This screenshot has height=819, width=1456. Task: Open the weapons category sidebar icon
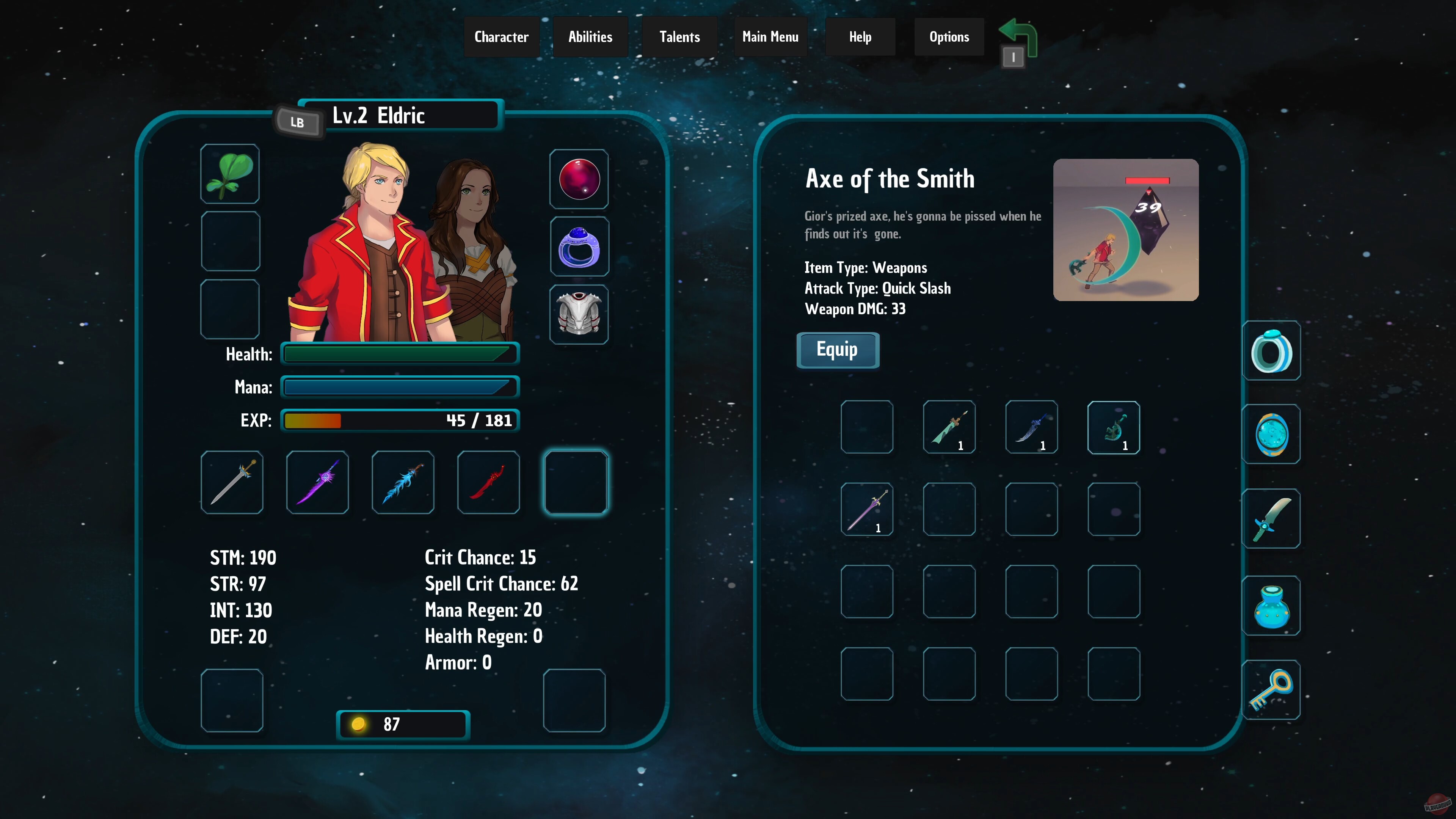point(1271,520)
